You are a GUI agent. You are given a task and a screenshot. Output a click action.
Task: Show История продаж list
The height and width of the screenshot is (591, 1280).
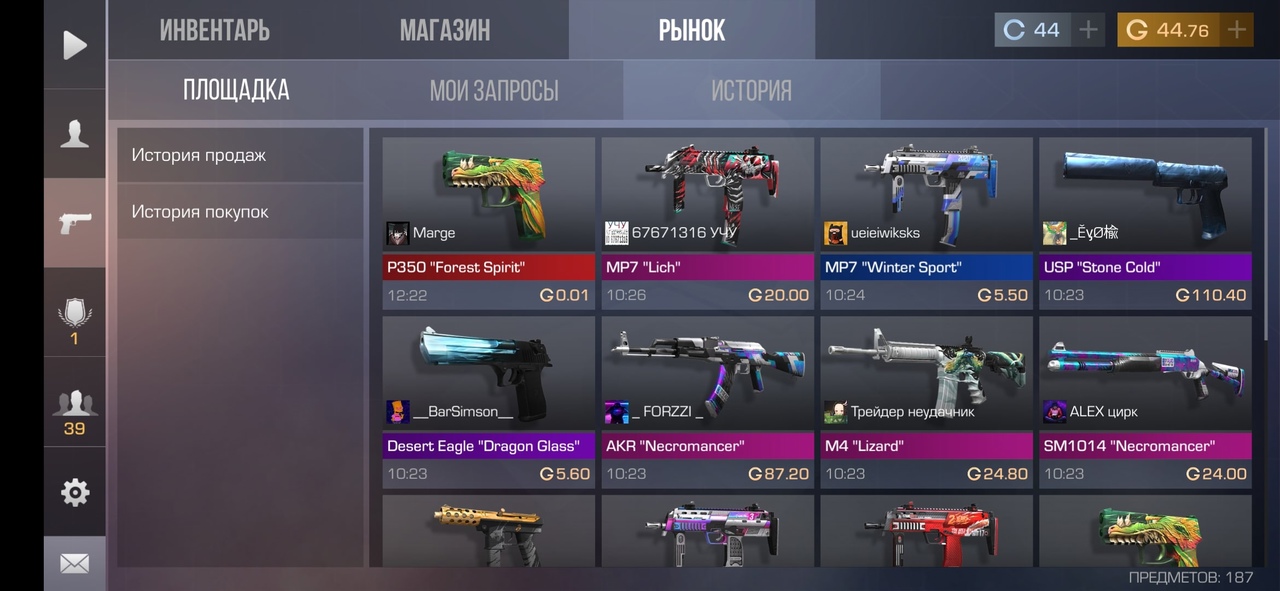tap(240, 155)
